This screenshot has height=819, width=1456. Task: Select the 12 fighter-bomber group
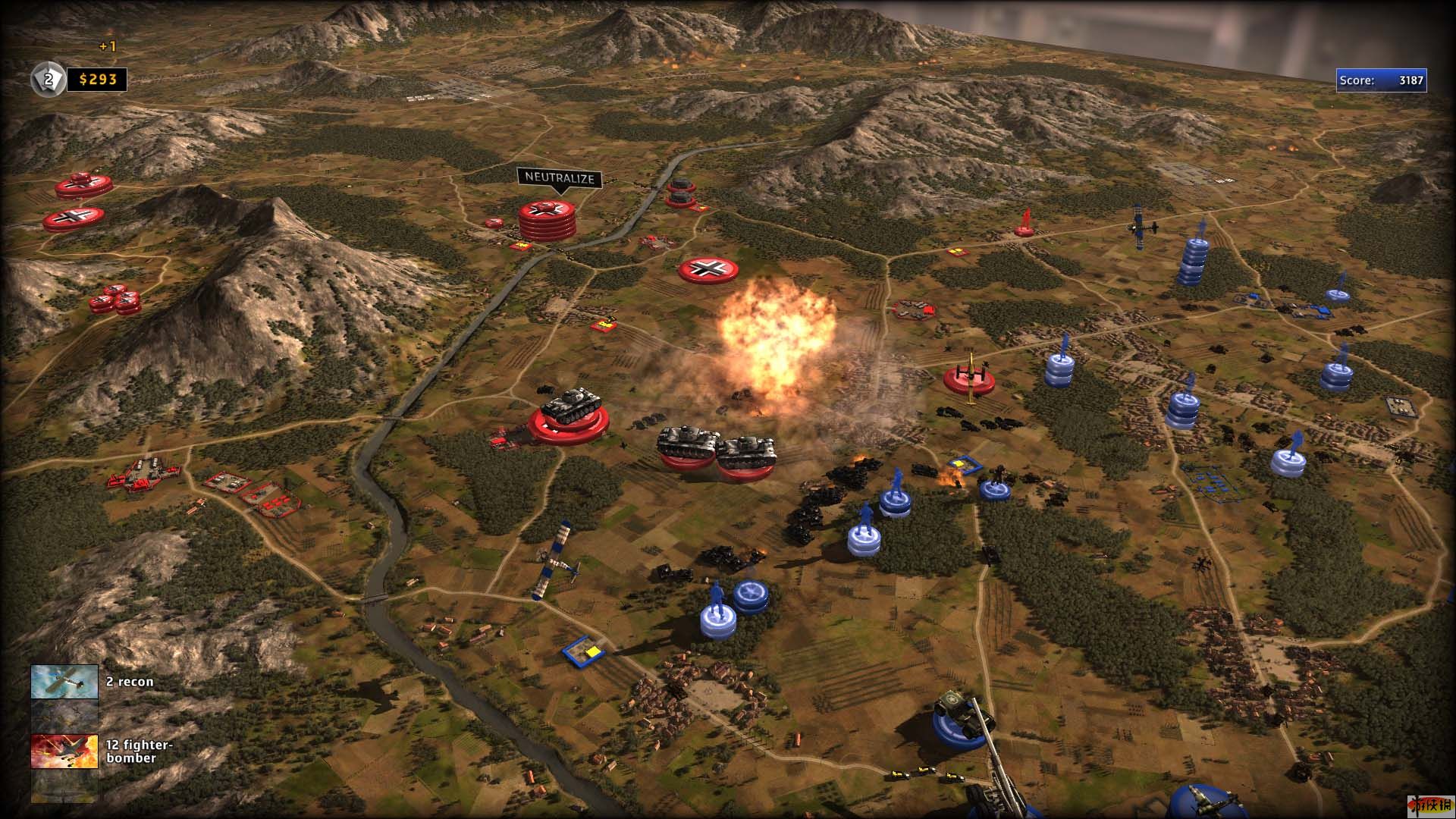point(64,752)
